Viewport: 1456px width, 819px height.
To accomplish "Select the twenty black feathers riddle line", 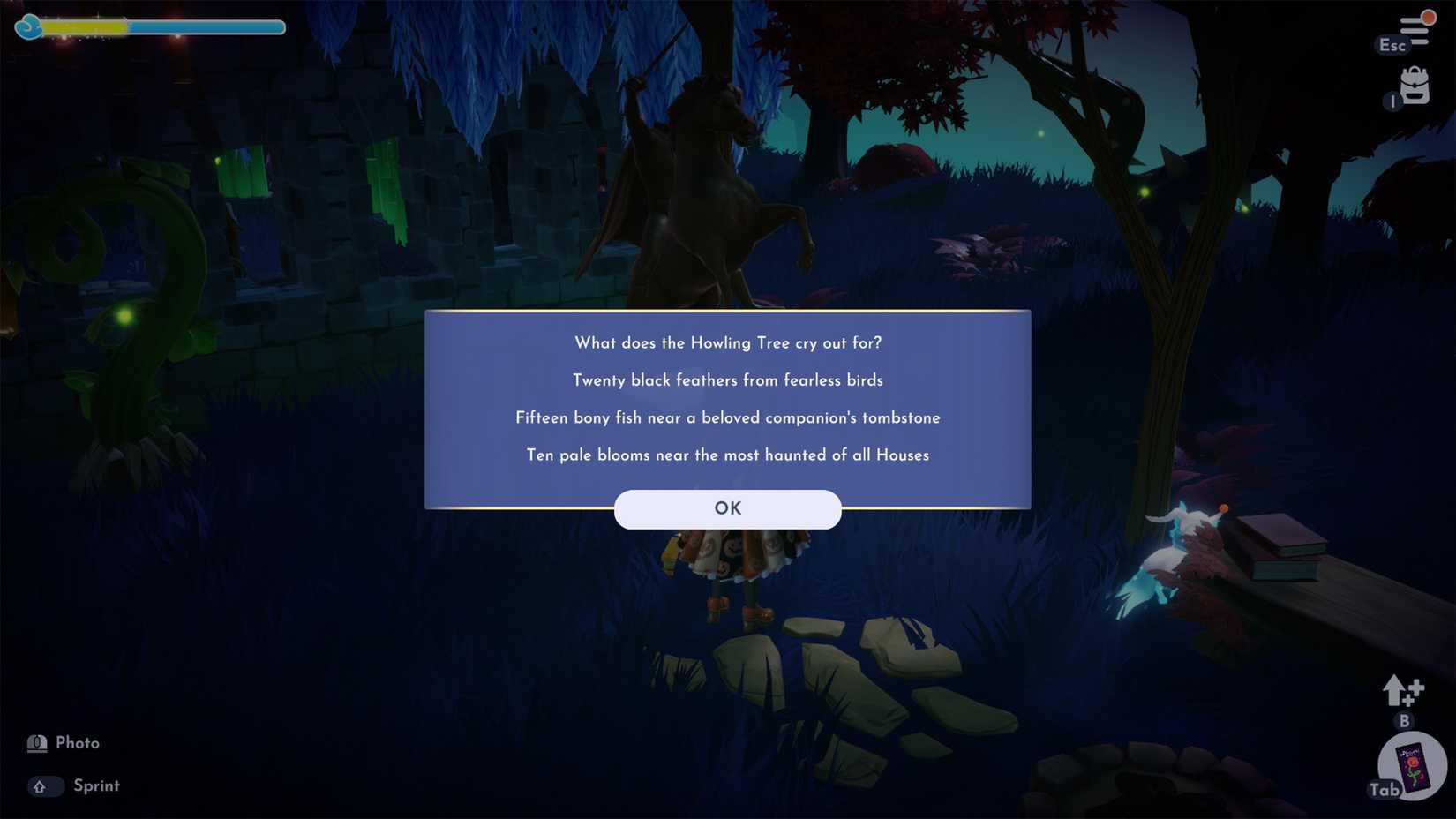I will tap(726, 380).
